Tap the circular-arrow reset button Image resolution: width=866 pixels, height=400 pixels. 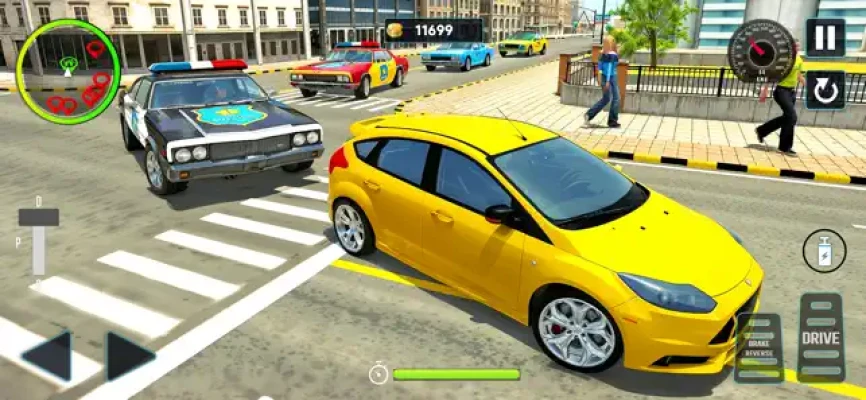(825, 90)
